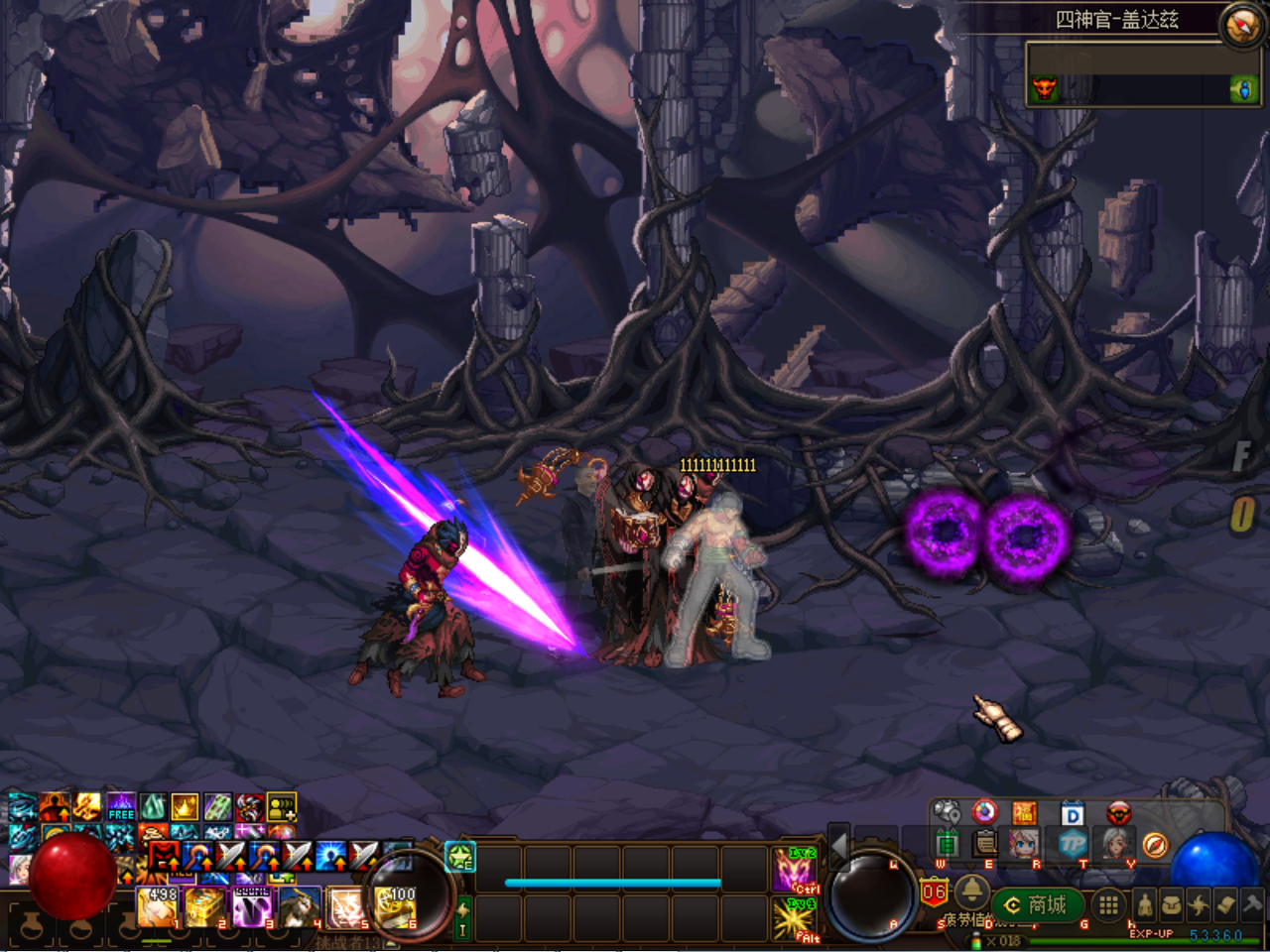Select the boss room marker on the minimap
Screen dimensions: 1270x952
(1044, 89)
